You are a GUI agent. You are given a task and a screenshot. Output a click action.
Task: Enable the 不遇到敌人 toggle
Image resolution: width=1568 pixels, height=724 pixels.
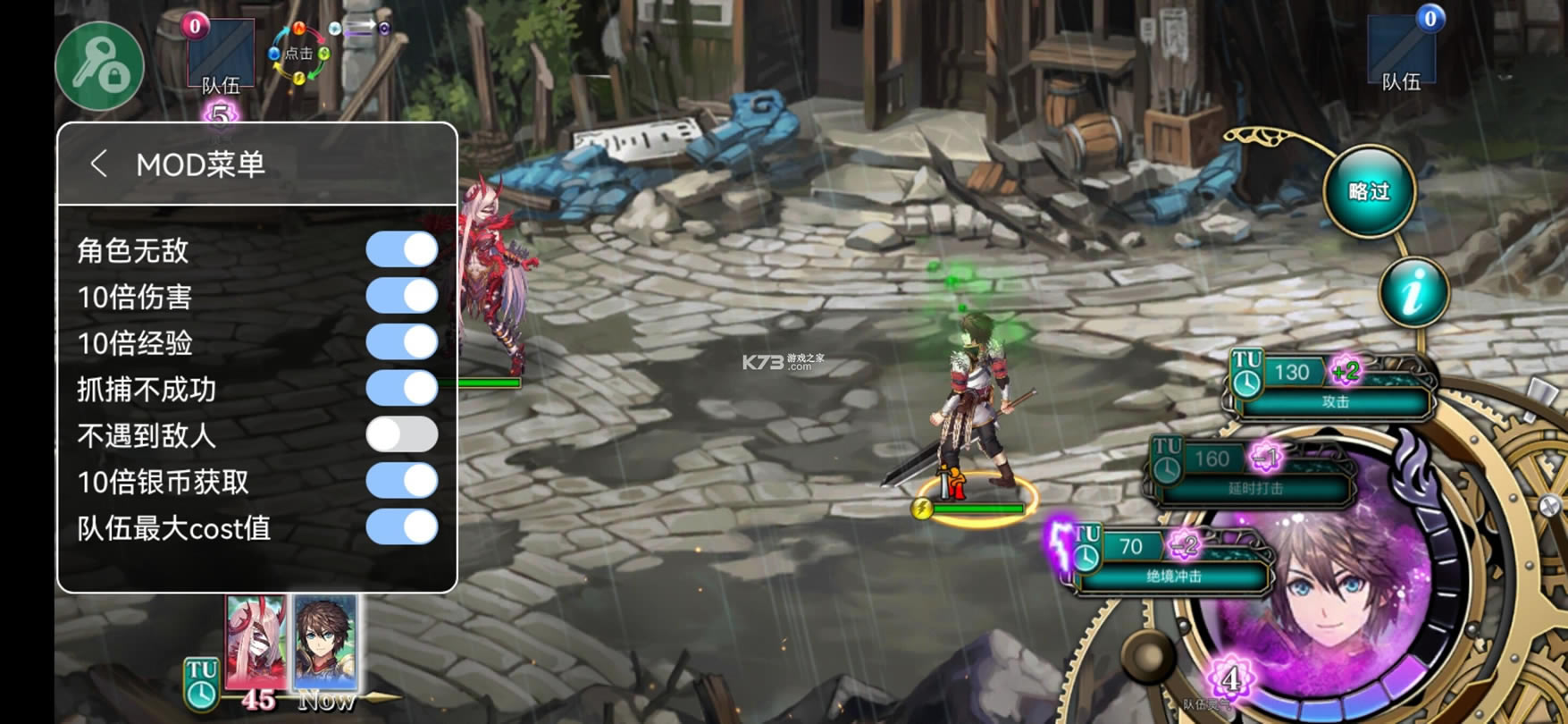pyautogui.click(x=402, y=435)
